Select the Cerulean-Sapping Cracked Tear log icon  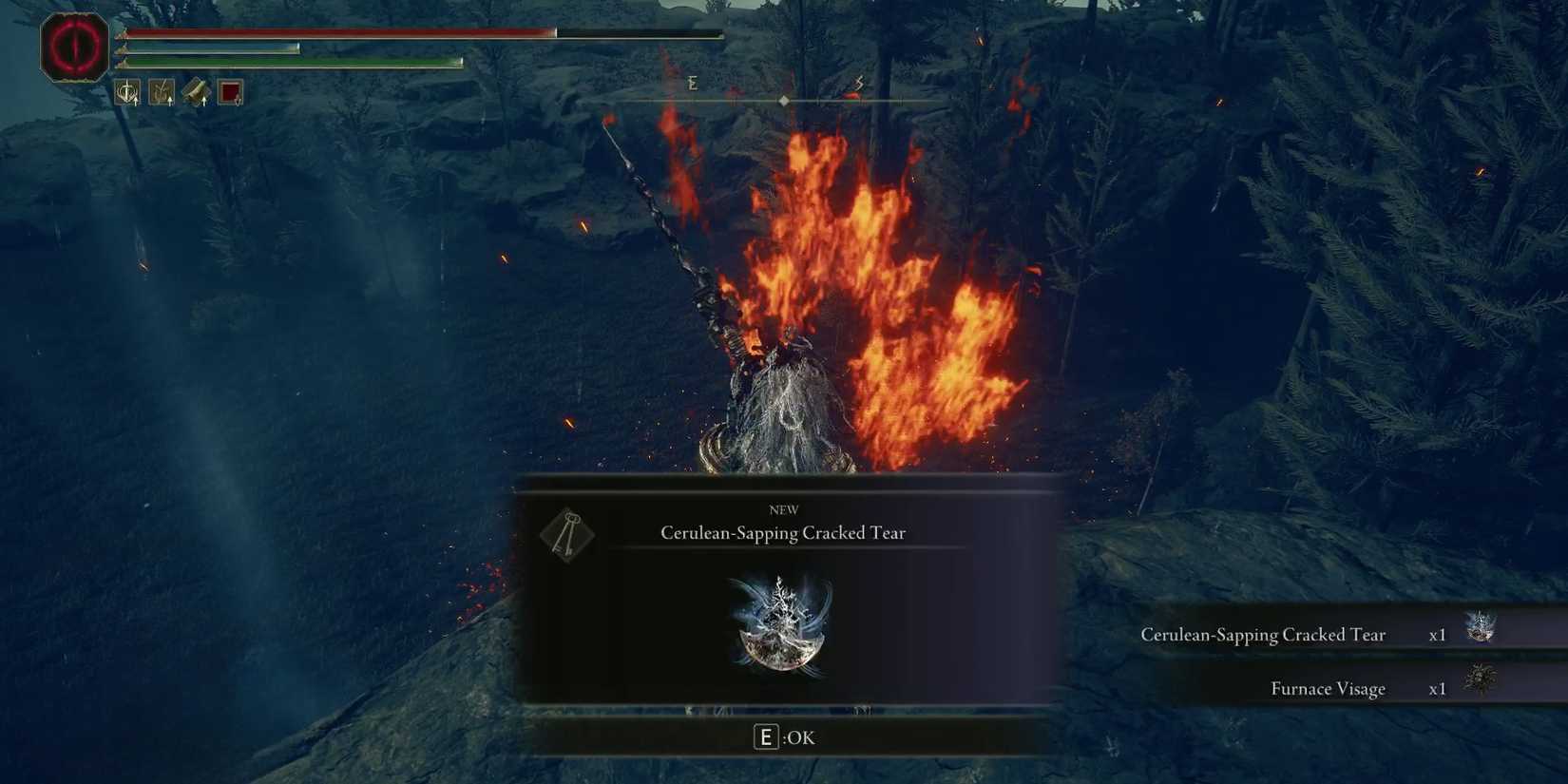click(1480, 627)
